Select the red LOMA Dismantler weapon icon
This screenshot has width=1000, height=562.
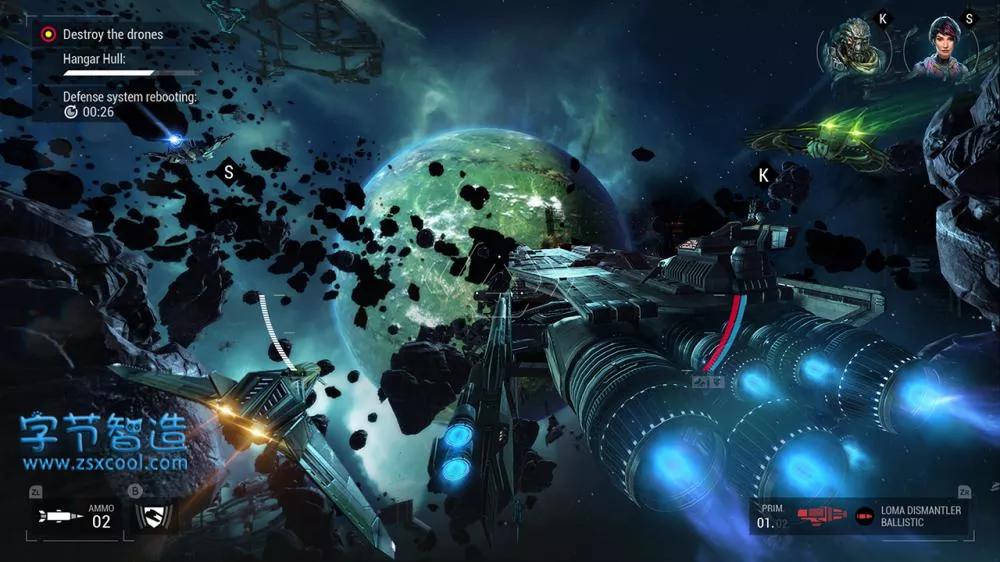[822, 517]
